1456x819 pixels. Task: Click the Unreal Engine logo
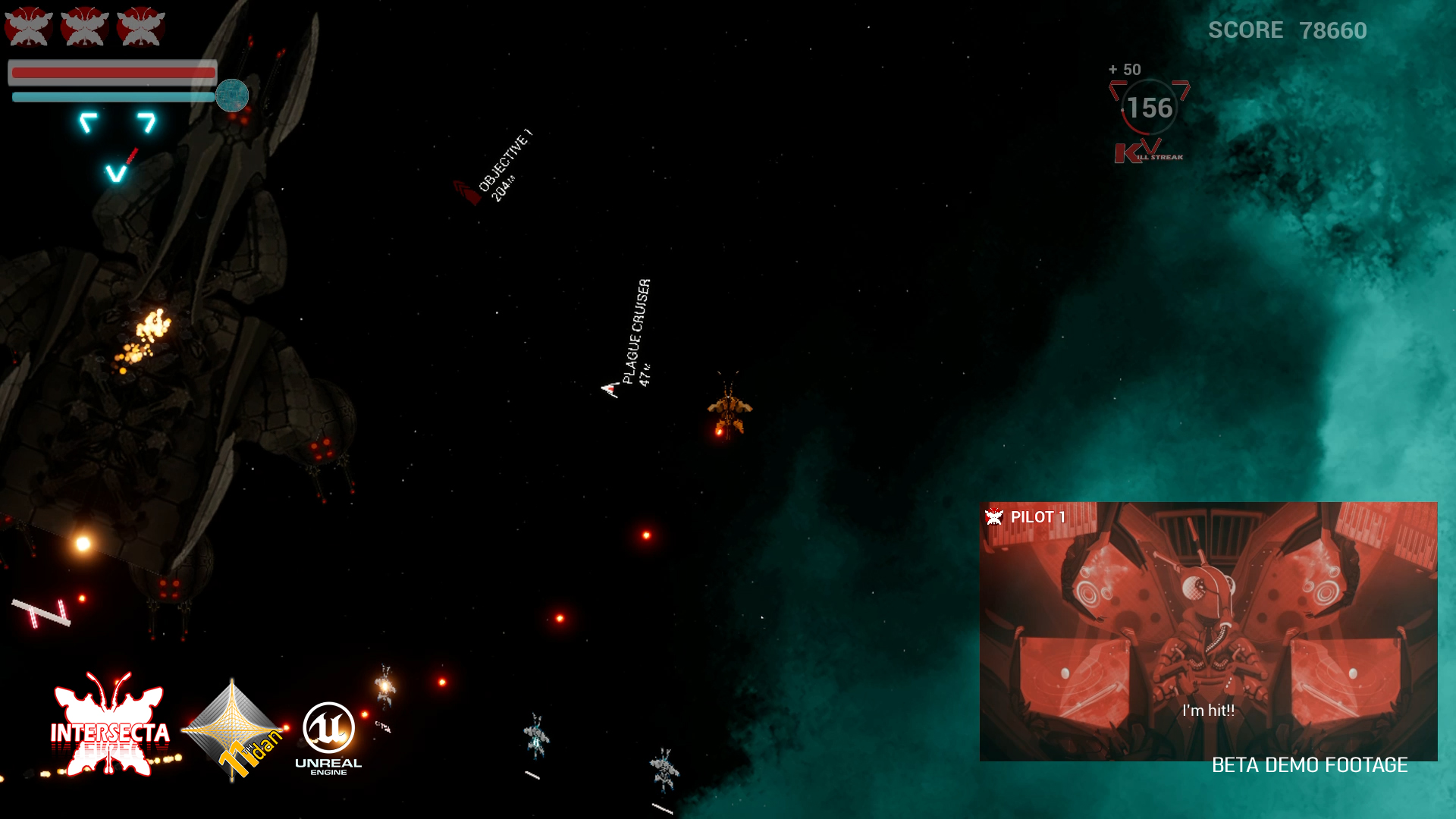tap(328, 737)
